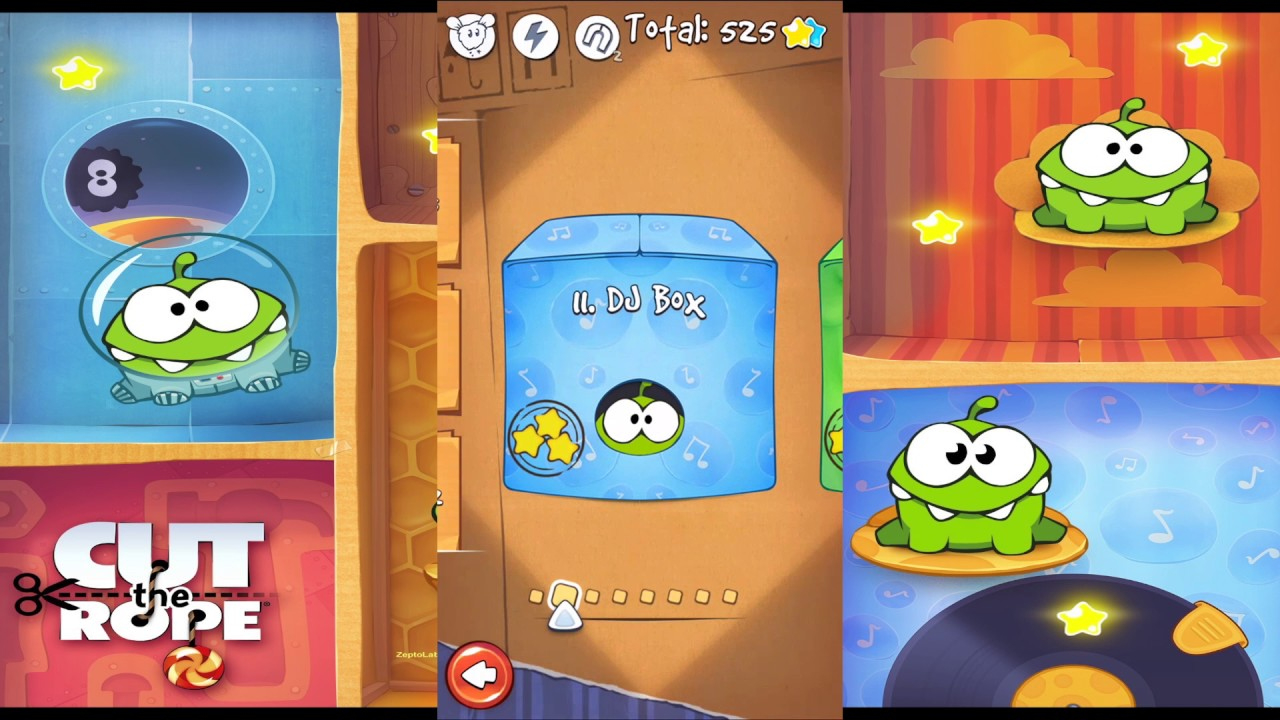
Task: Click the star icon beside the Total counter
Action: (x=798, y=33)
